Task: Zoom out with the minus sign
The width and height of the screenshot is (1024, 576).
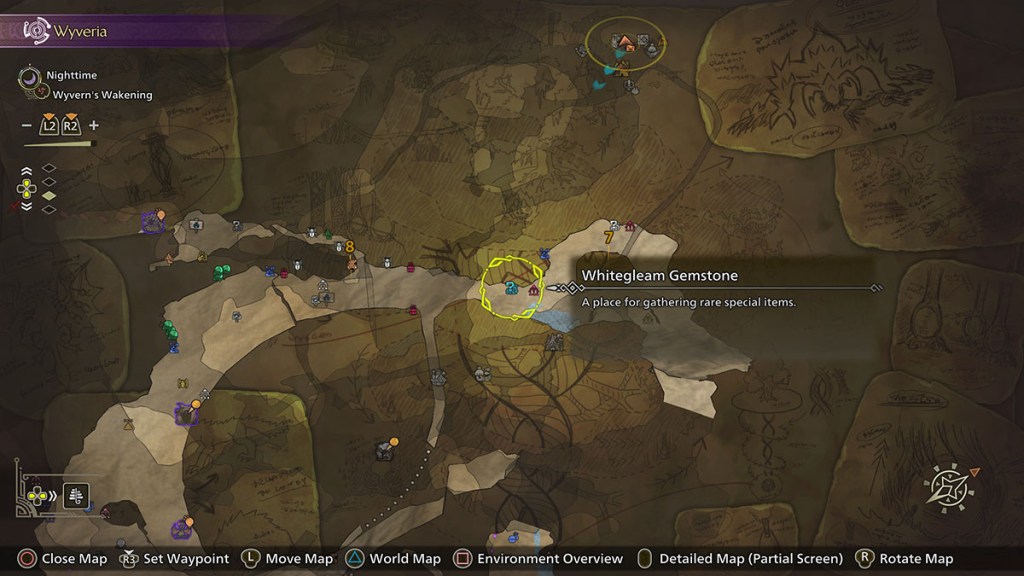Action: coord(26,126)
